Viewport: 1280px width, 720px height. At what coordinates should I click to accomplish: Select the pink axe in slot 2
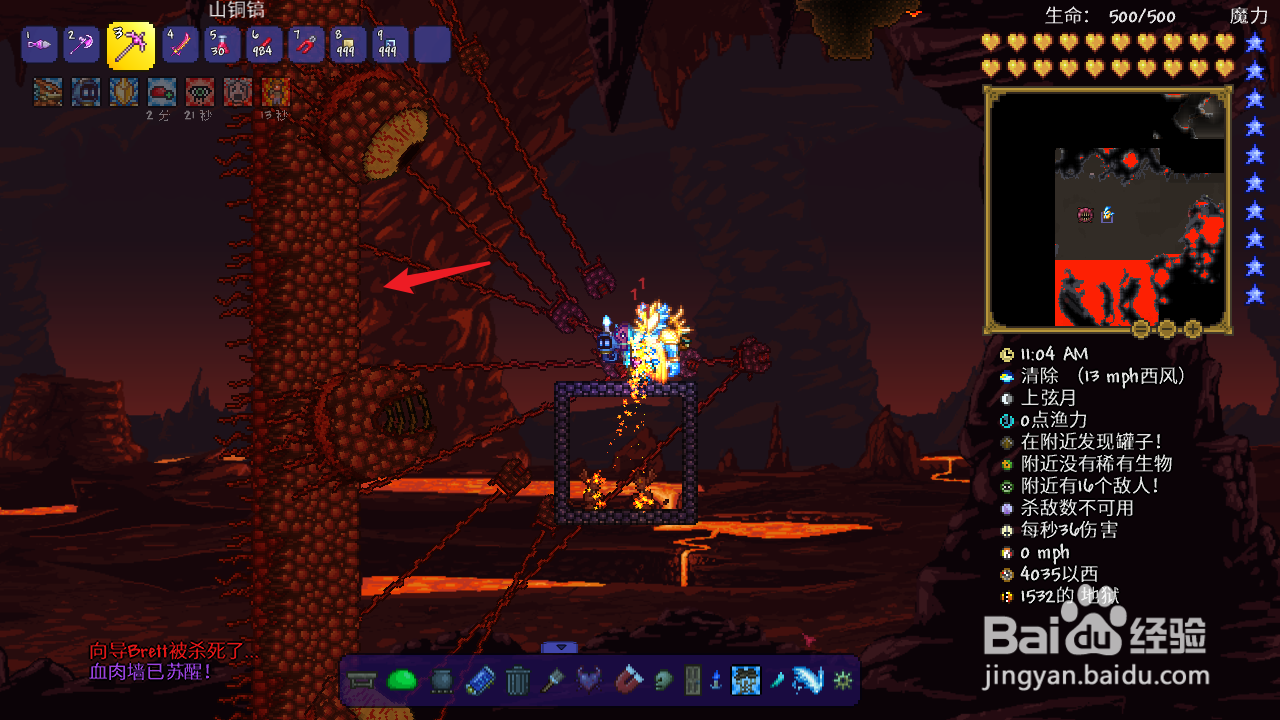point(82,45)
